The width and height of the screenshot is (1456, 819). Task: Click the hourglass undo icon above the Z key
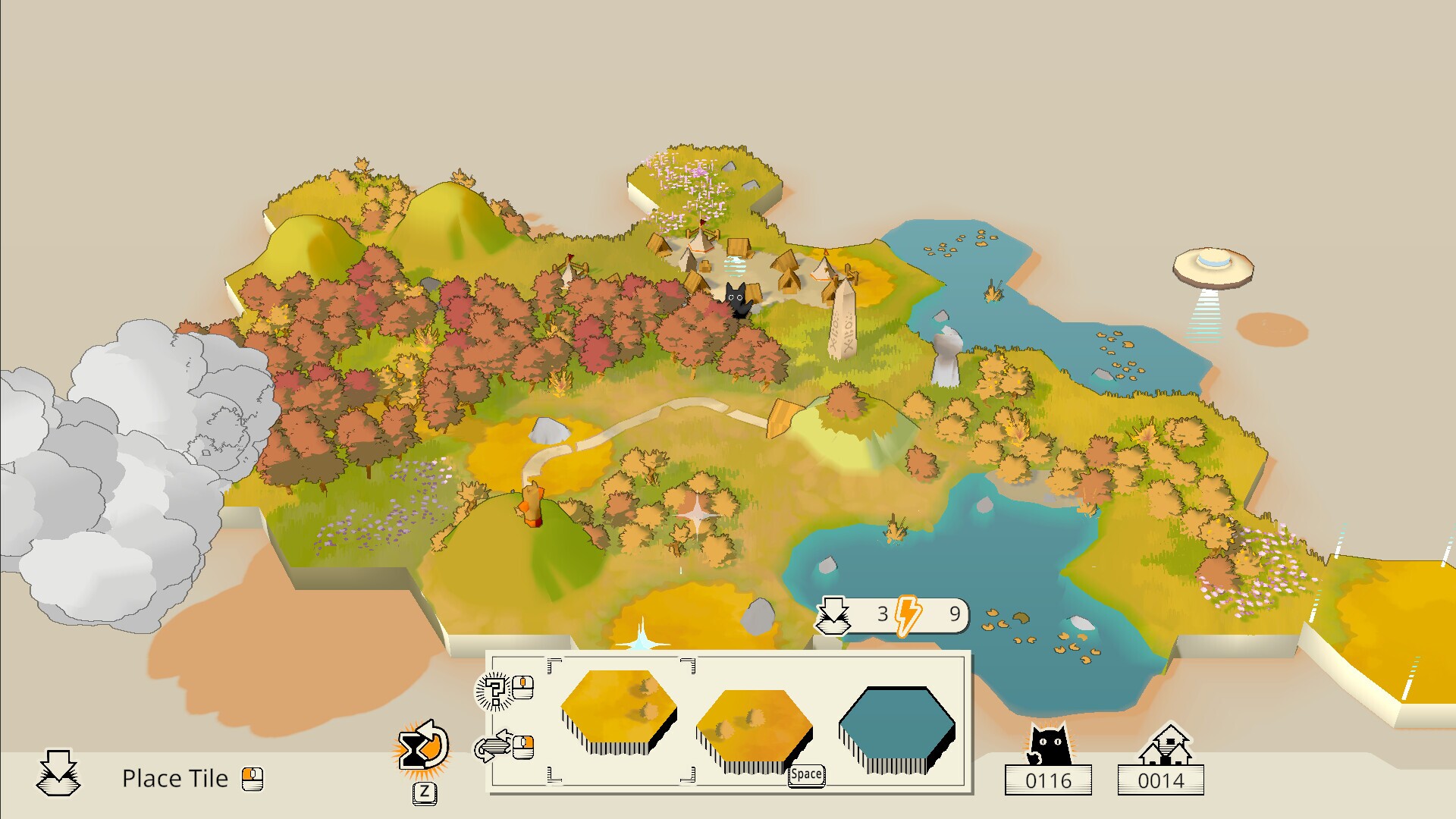(419, 747)
